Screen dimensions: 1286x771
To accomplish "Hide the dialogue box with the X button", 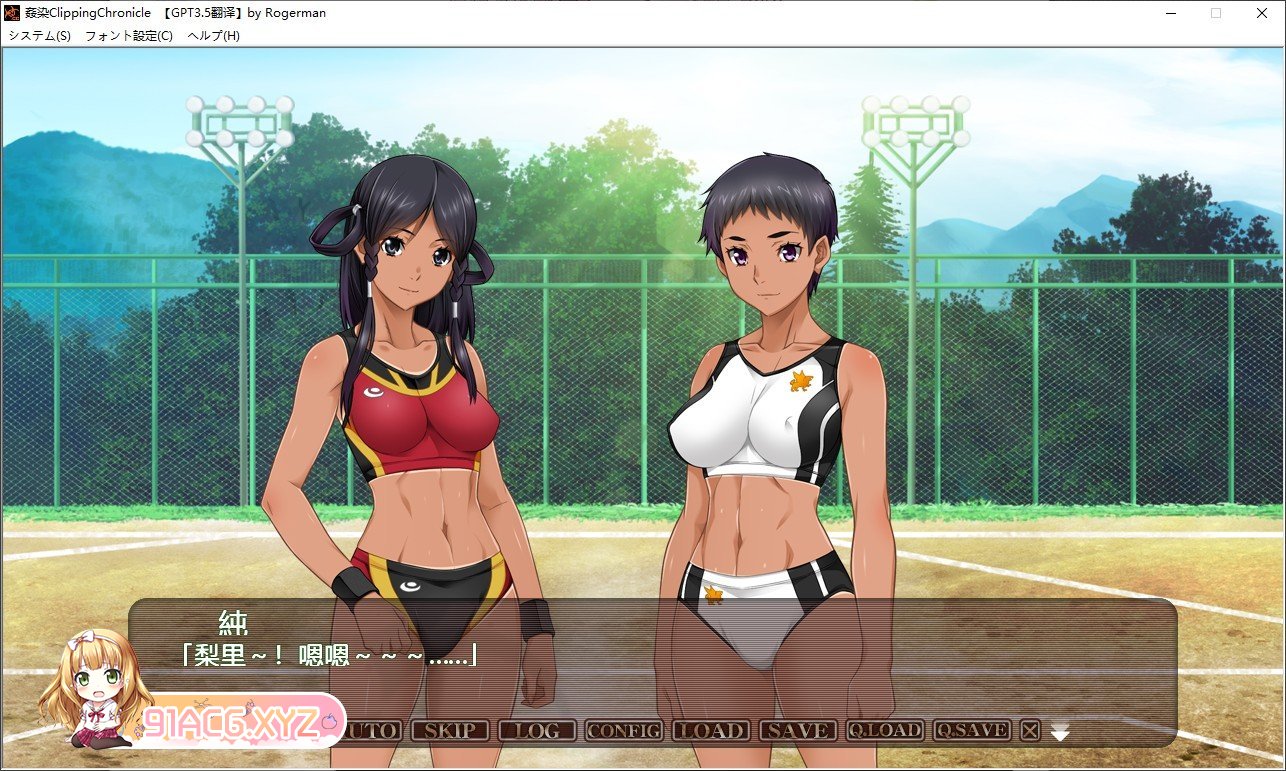I will (1030, 731).
